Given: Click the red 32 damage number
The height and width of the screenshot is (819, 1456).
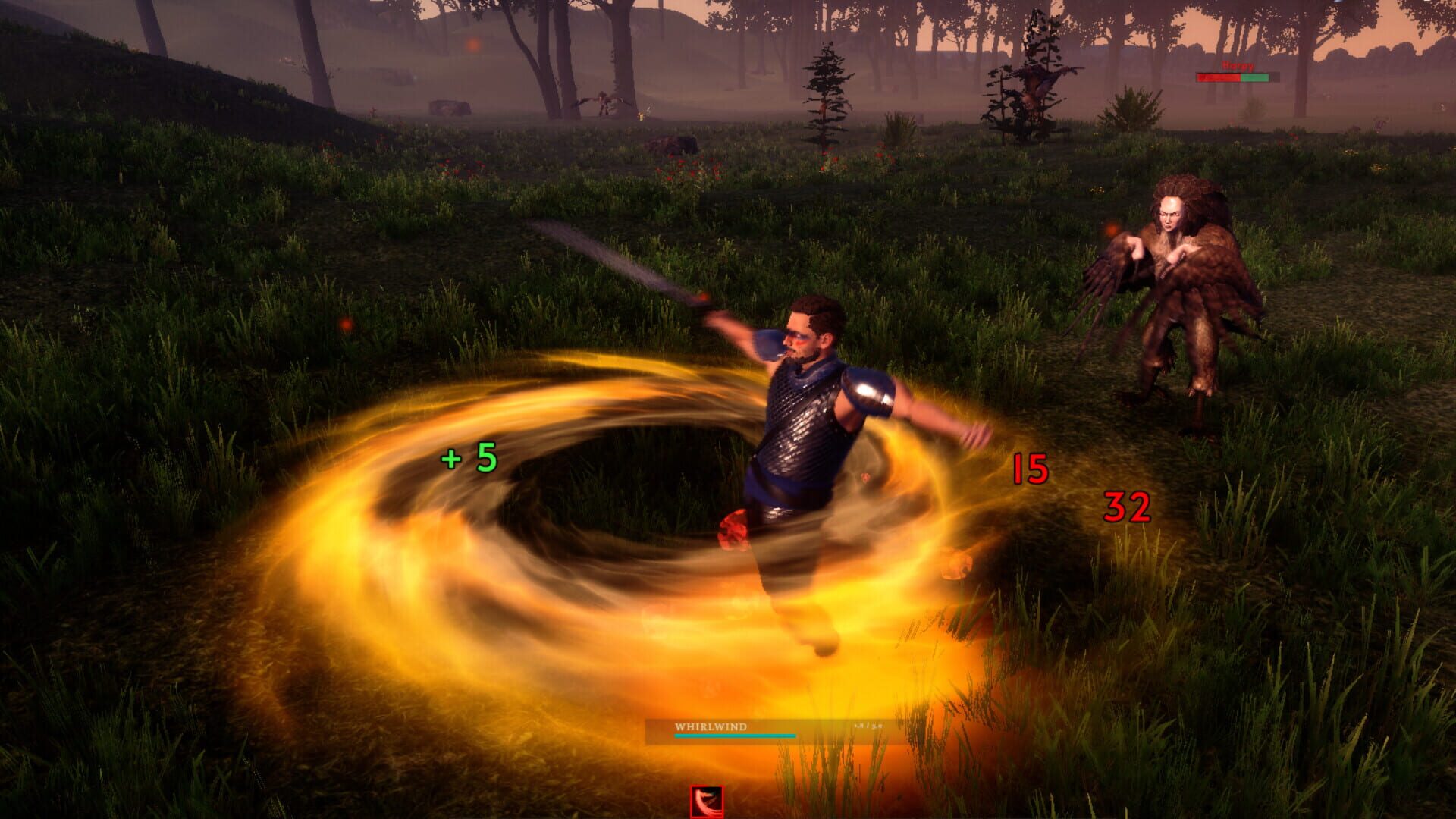Looking at the screenshot, I should [x=1129, y=507].
